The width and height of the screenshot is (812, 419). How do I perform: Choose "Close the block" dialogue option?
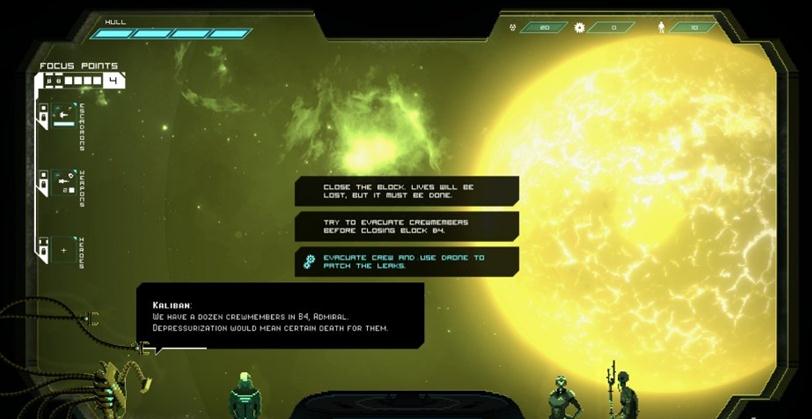[x=406, y=191]
